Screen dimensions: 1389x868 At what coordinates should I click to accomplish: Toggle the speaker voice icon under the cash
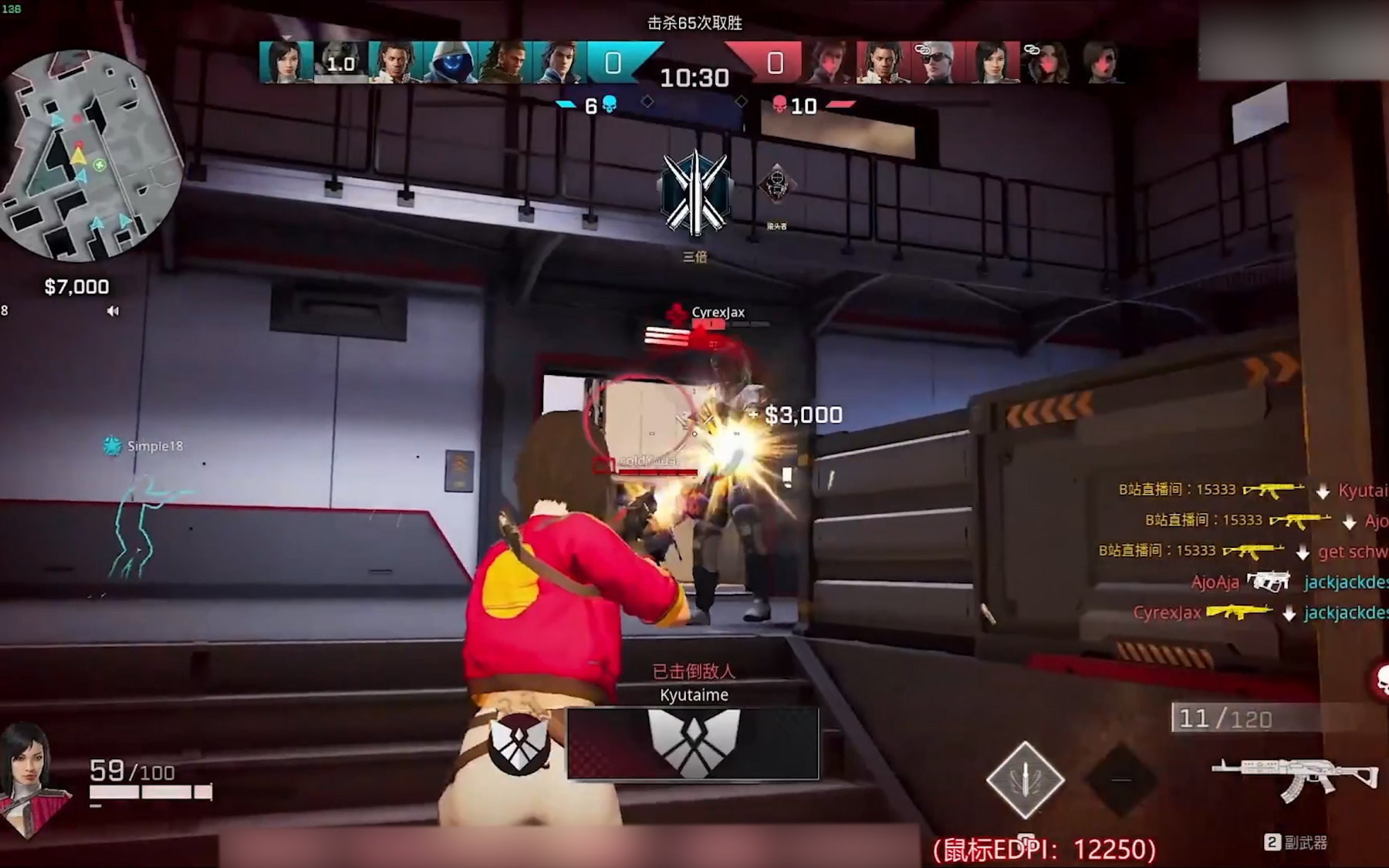pyautogui.click(x=113, y=311)
